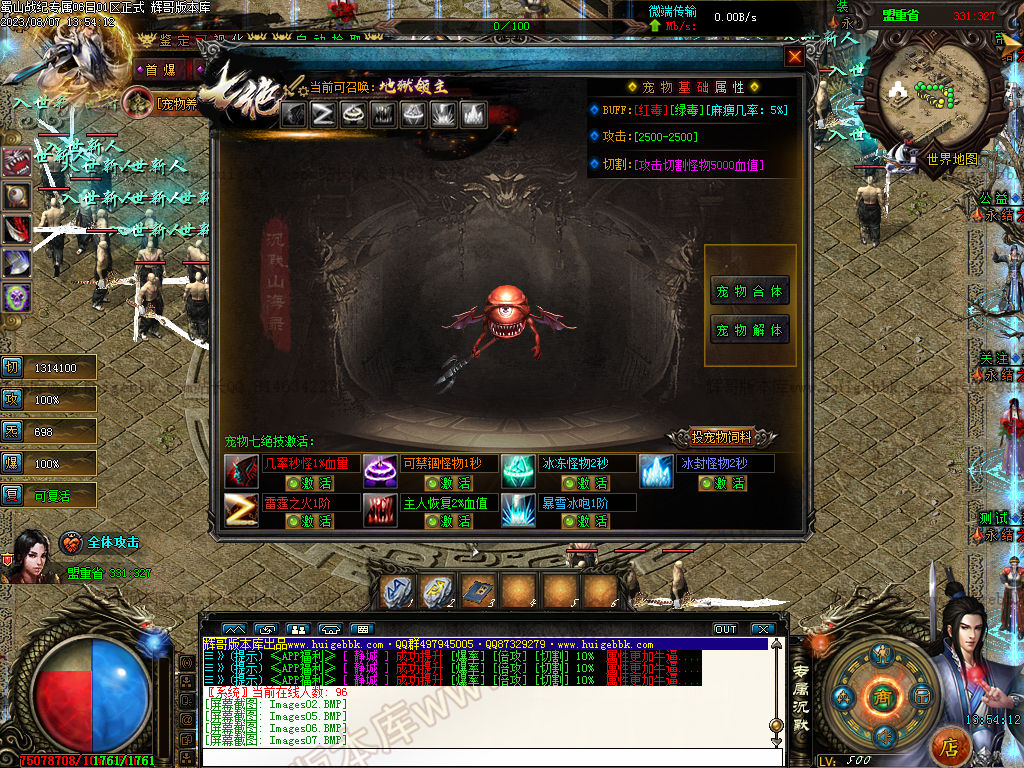This screenshot has width=1024, height=768.
Task: Activate the 可禁锢怪物1秒 skill
Action: click(x=447, y=483)
